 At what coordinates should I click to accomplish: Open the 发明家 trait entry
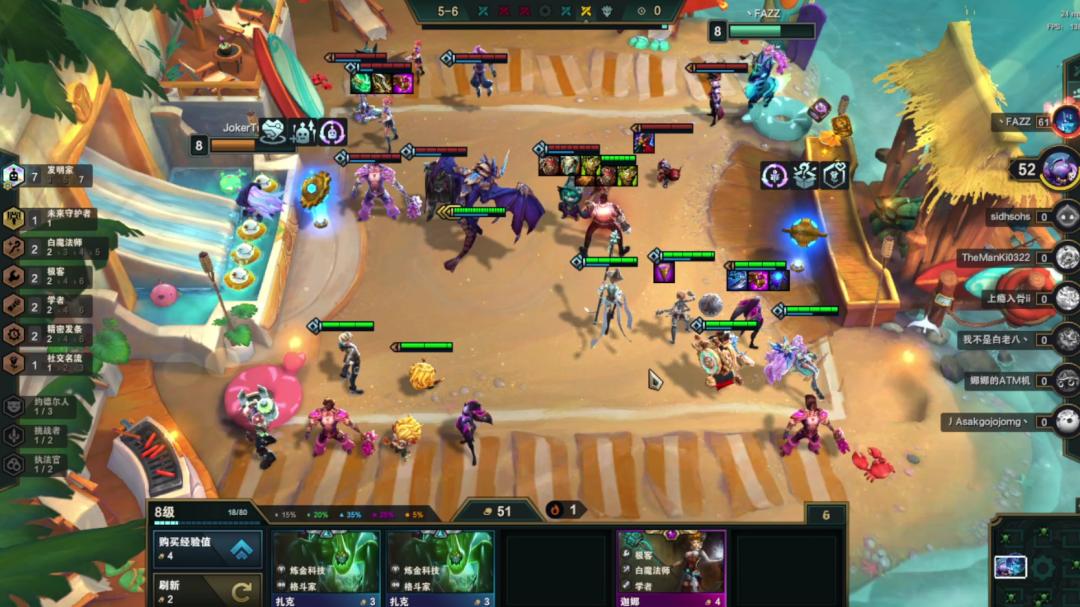(50, 177)
